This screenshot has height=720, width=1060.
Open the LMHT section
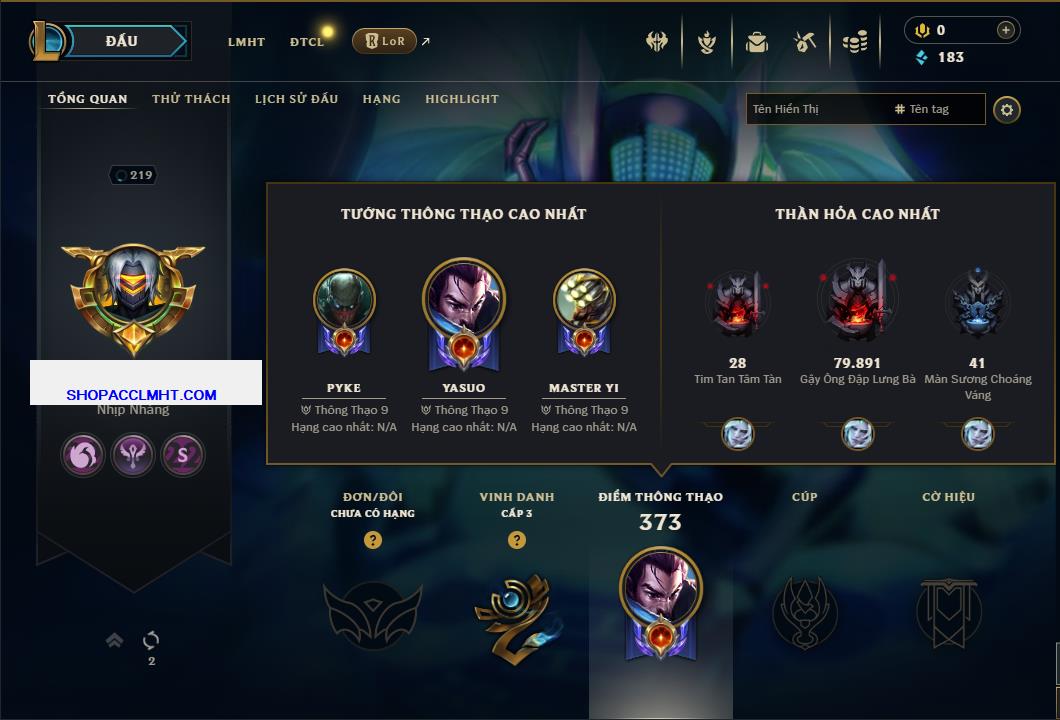pos(246,42)
